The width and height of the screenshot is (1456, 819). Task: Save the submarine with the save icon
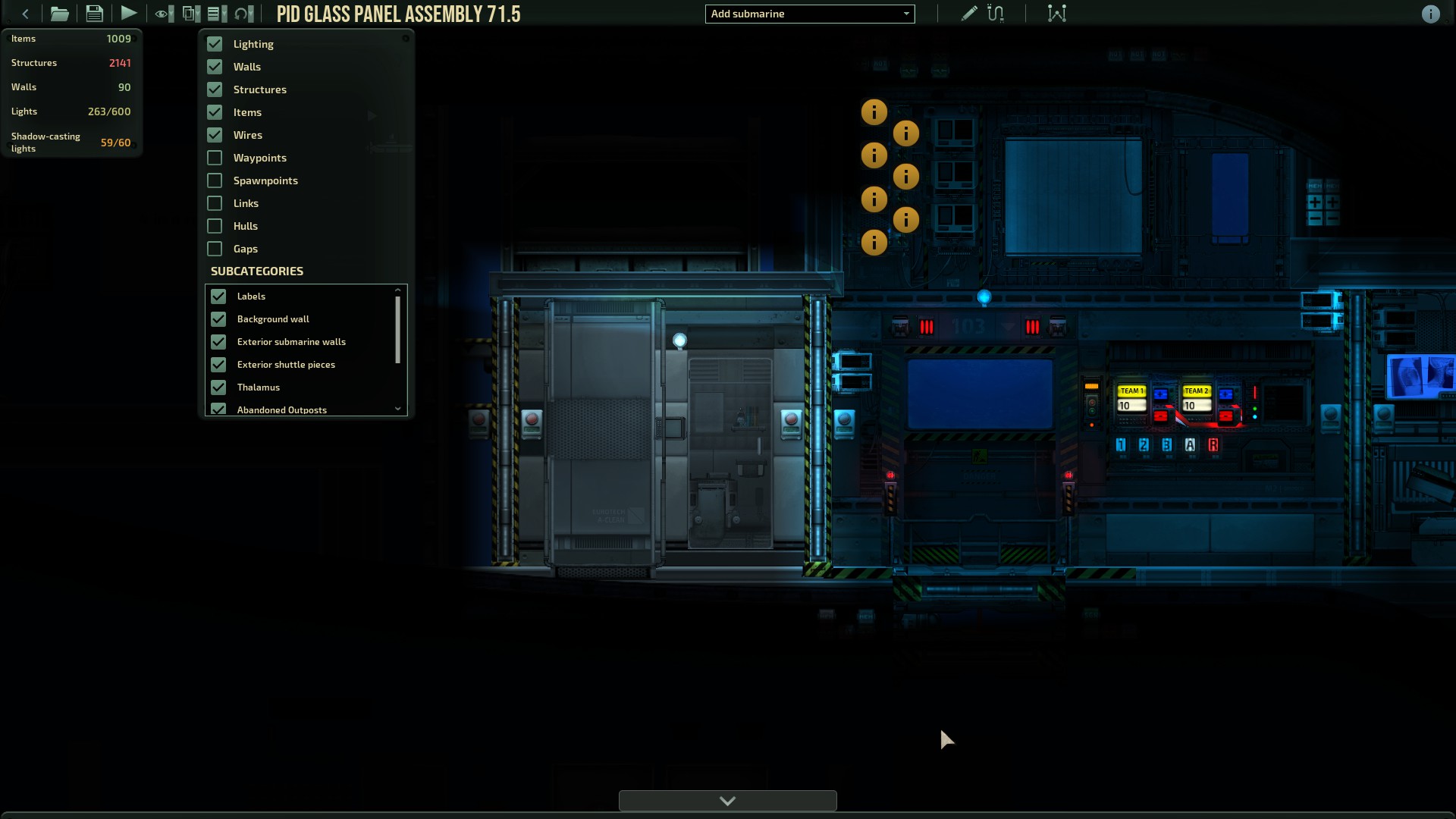point(94,13)
